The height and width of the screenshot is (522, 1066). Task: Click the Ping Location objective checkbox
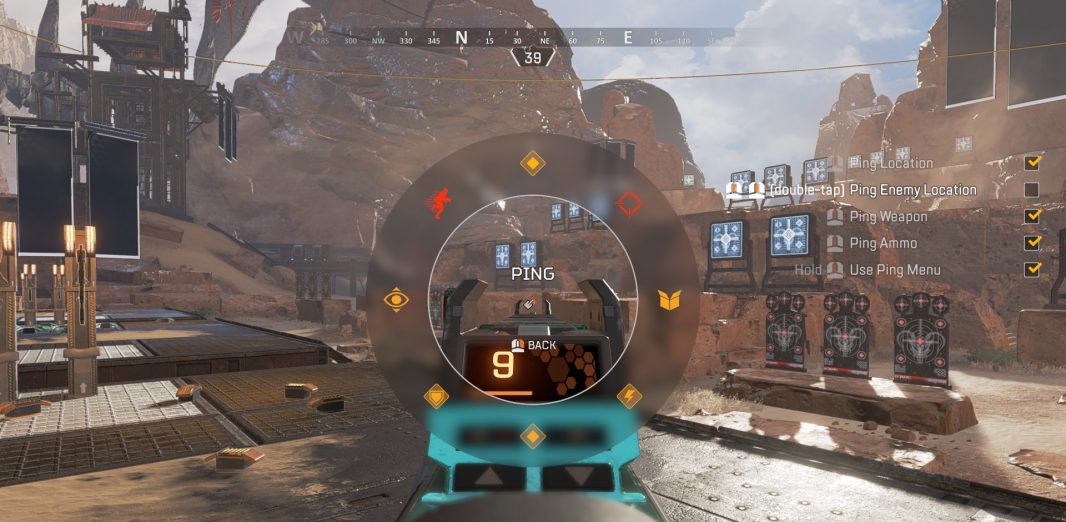click(1032, 163)
